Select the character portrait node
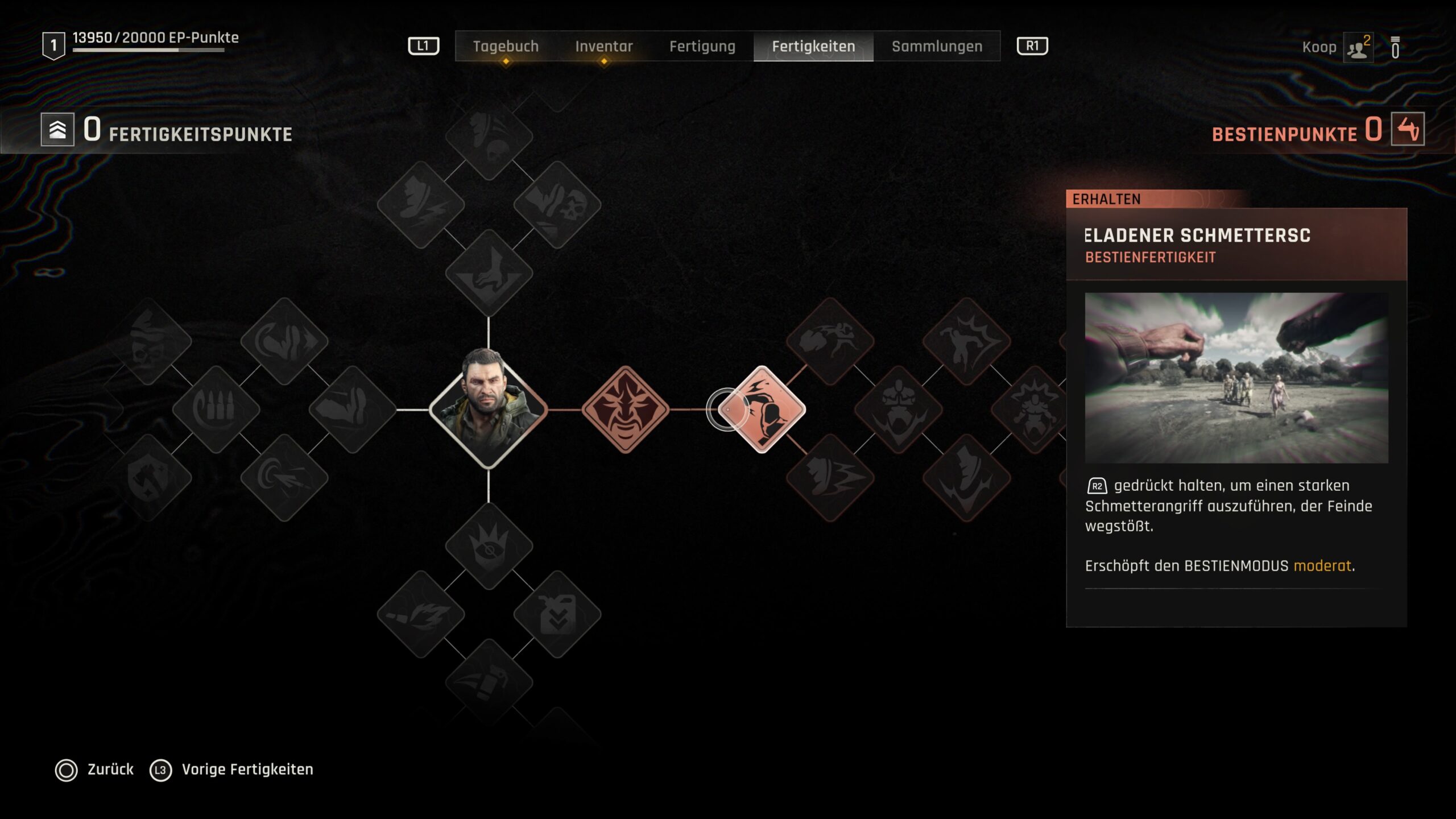This screenshot has width=1456, height=819. tap(488, 409)
